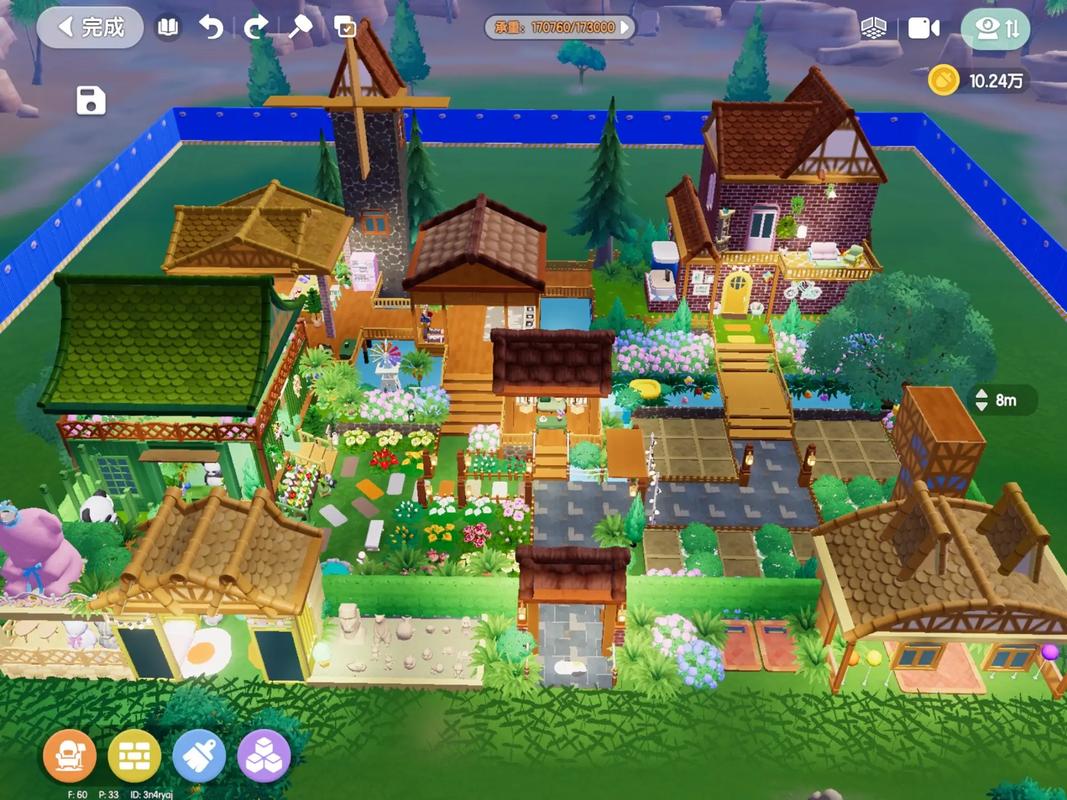Open the video camera mode
1067x800 pixels.
click(923, 28)
